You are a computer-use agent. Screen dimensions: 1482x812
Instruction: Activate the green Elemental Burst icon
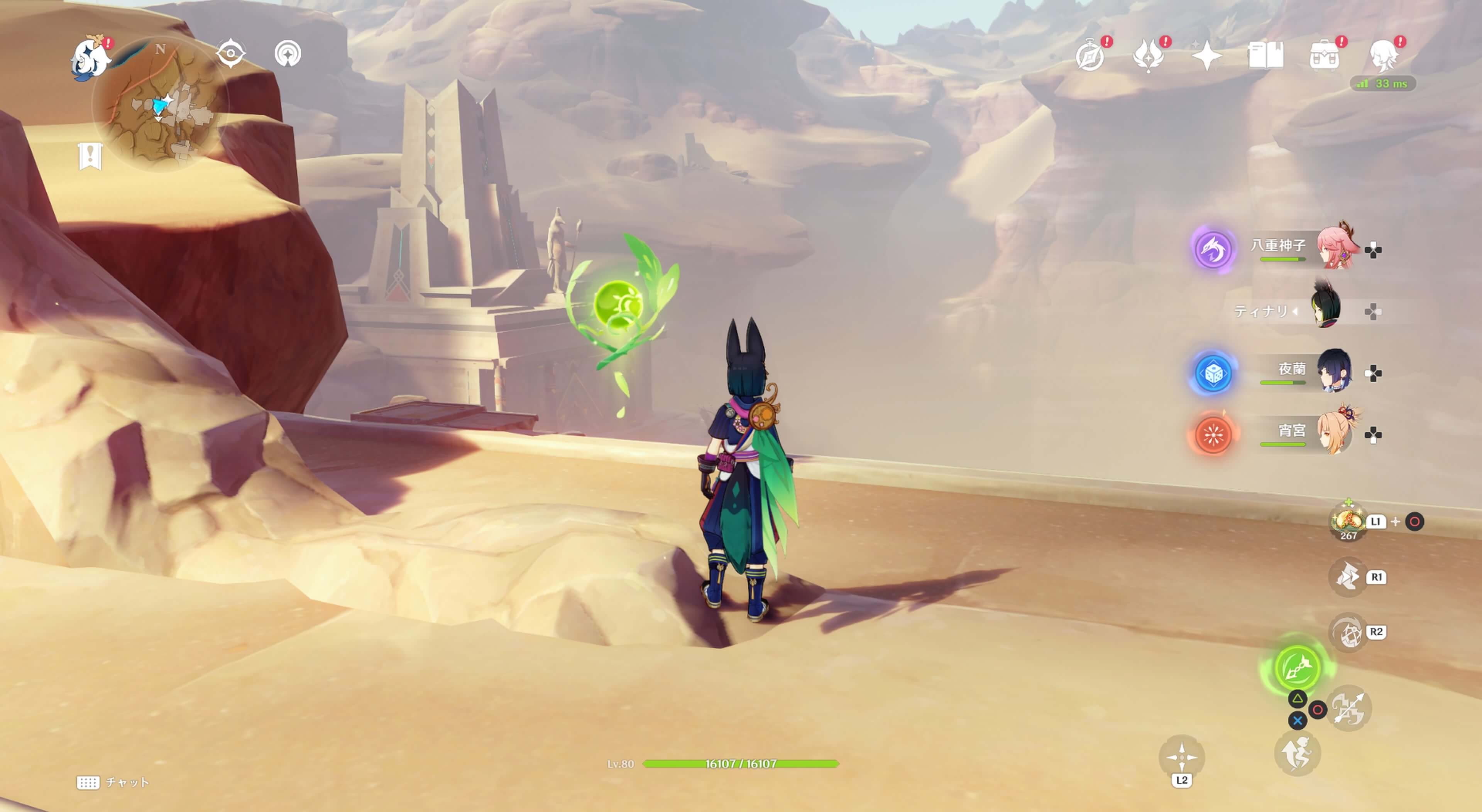(x=1297, y=667)
